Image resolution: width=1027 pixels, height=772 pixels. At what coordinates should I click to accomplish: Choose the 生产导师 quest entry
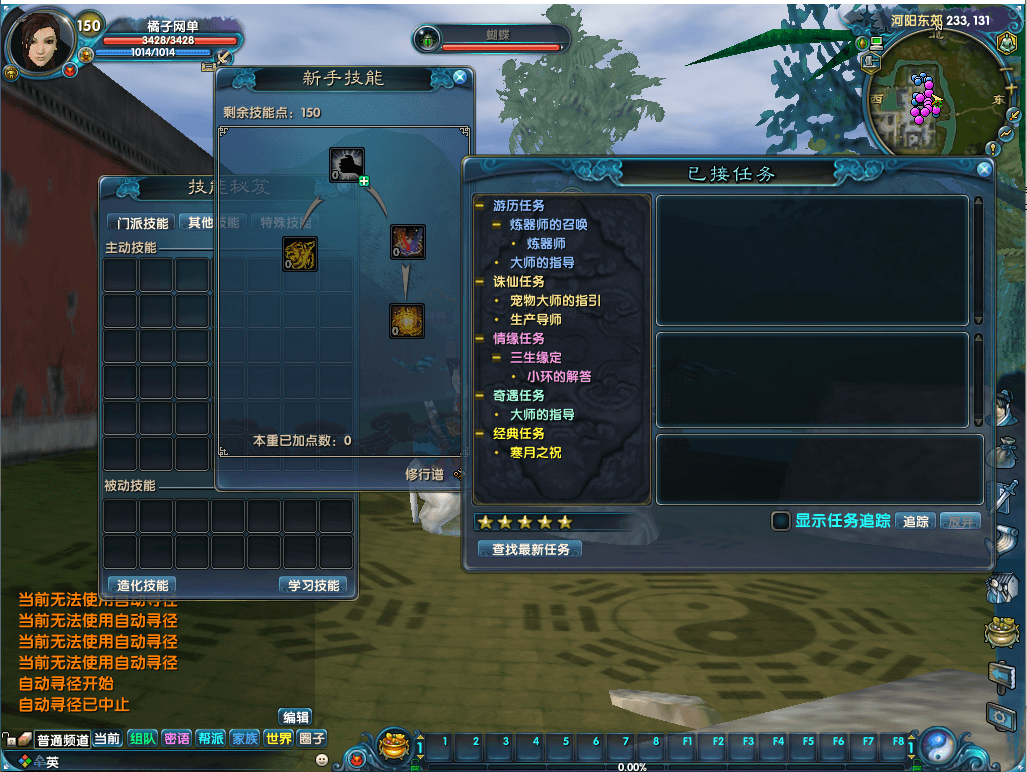click(x=536, y=319)
